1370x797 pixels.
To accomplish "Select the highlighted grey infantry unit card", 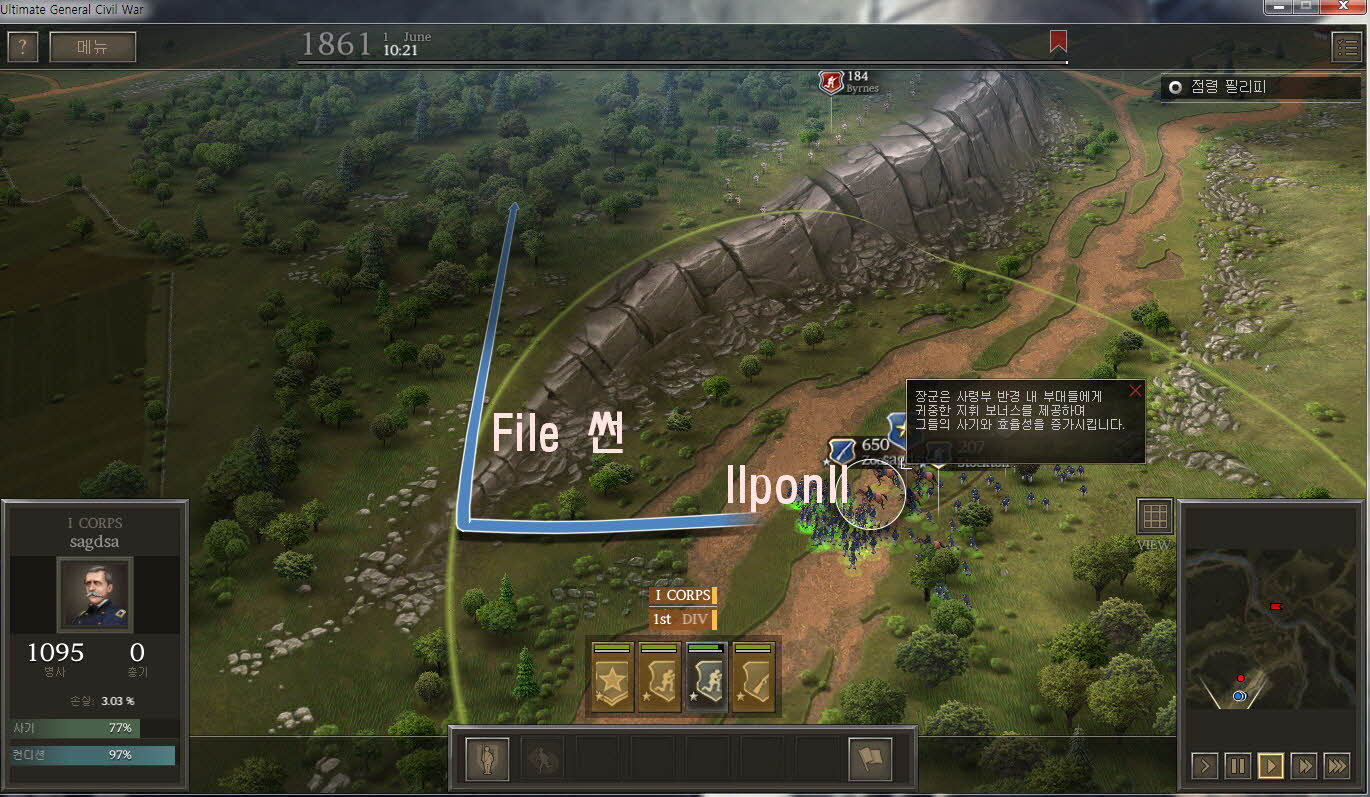I will 706,677.
